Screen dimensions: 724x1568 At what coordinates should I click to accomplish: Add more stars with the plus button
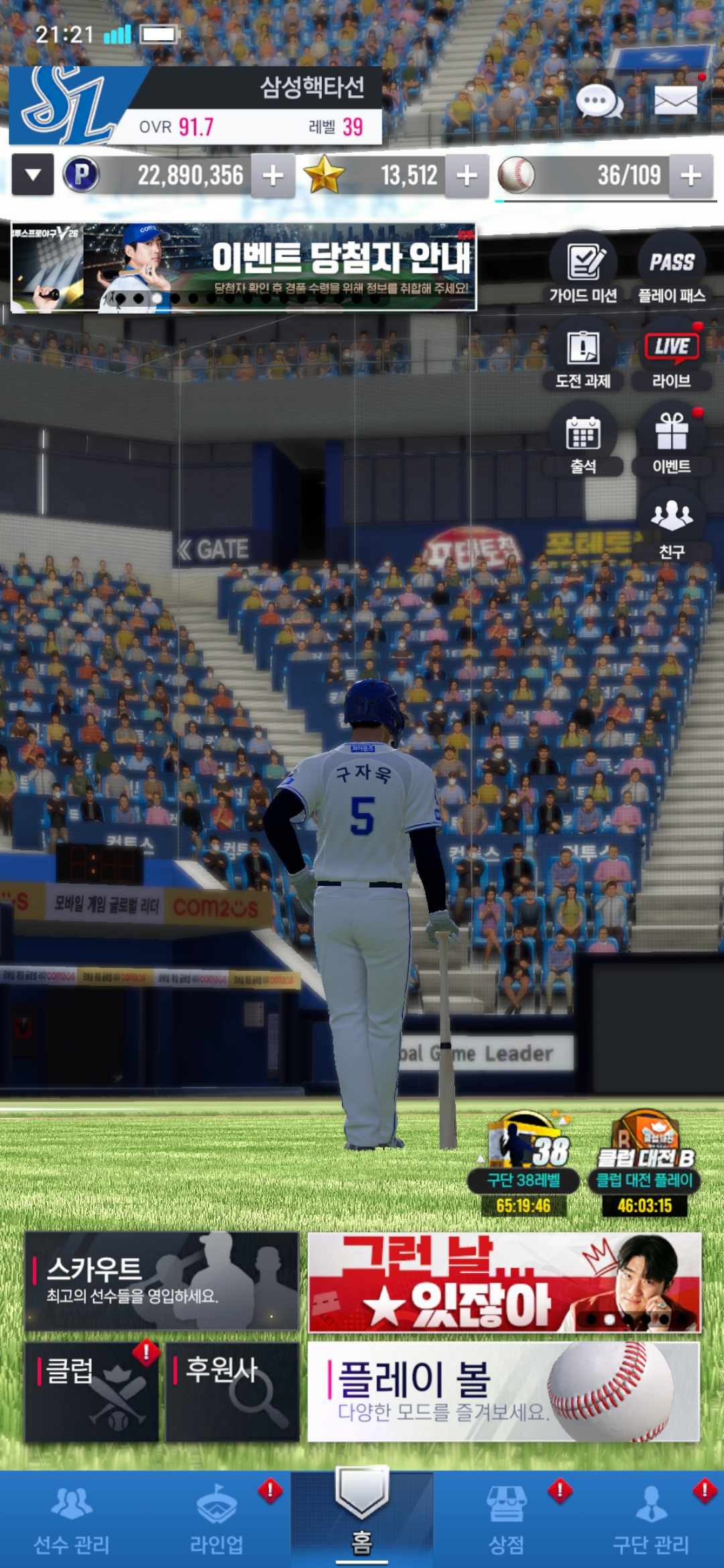(x=467, y=176)
